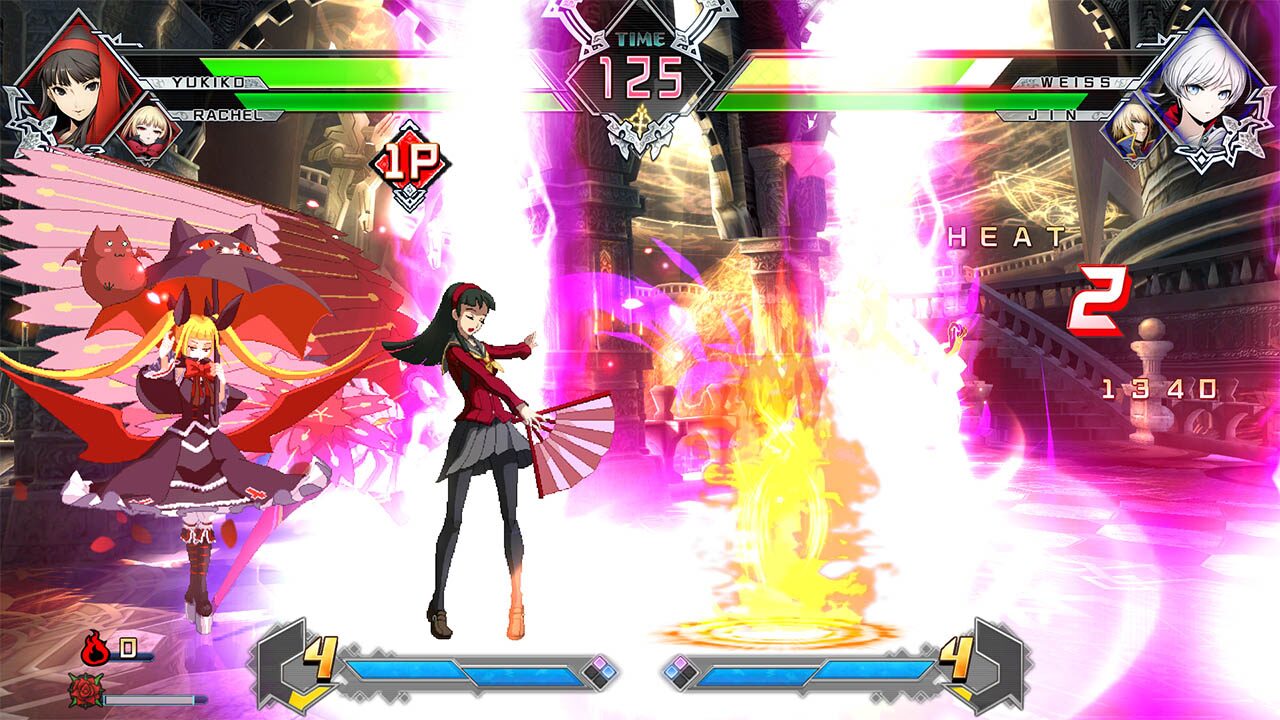
Task: Click the 1P player indicator badge
Action: coord(408,157)
